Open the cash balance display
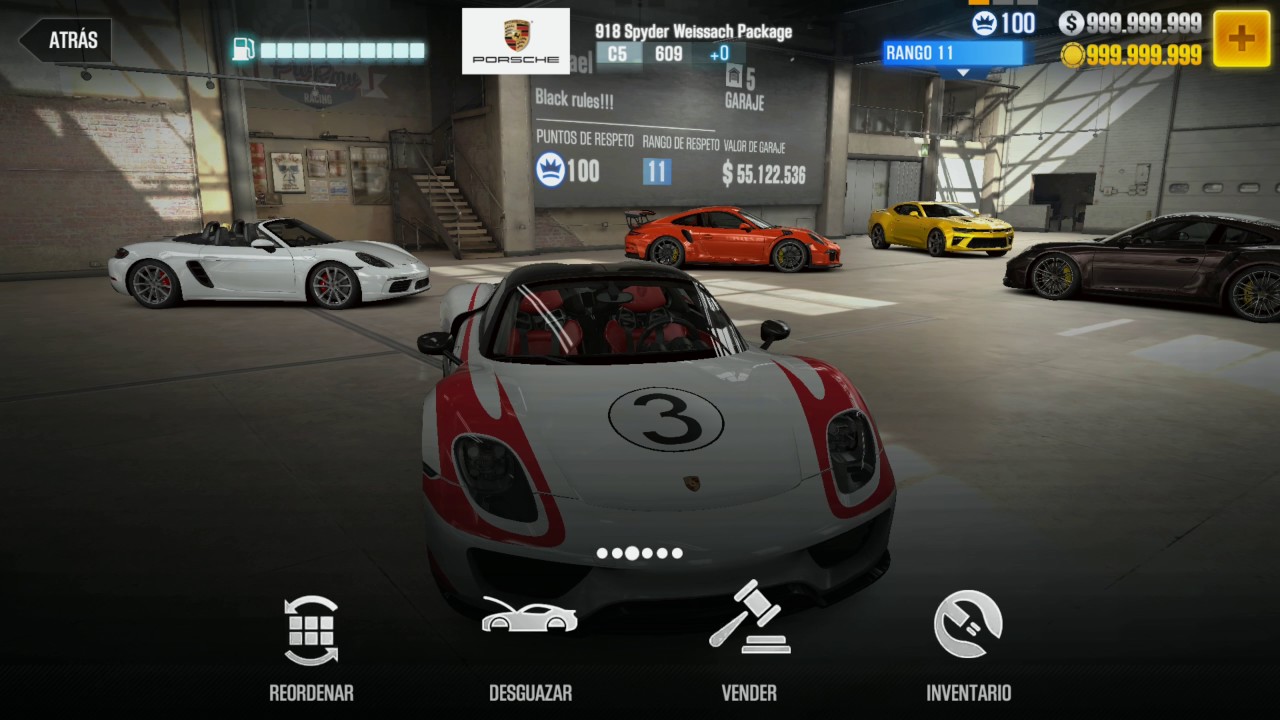The width and height of the screenshot is (1280, 720). coord(1131,23)
